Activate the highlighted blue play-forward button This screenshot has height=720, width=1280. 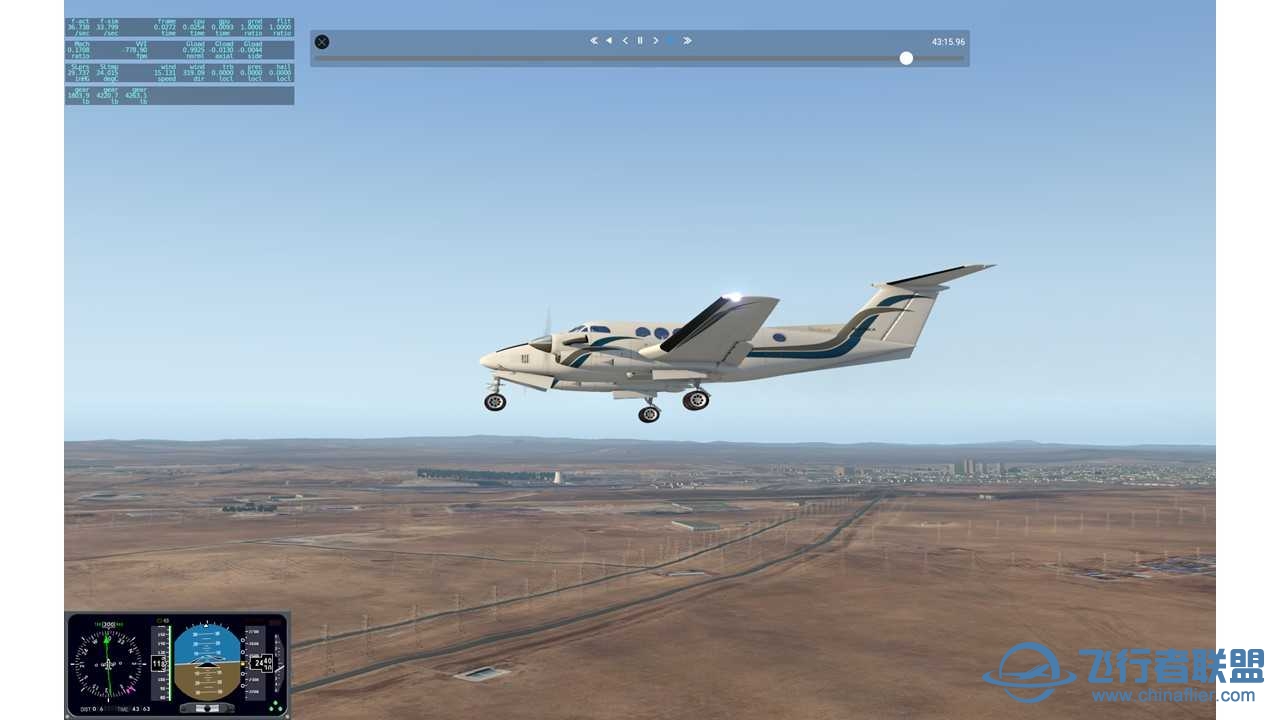(x=671, y=41)
